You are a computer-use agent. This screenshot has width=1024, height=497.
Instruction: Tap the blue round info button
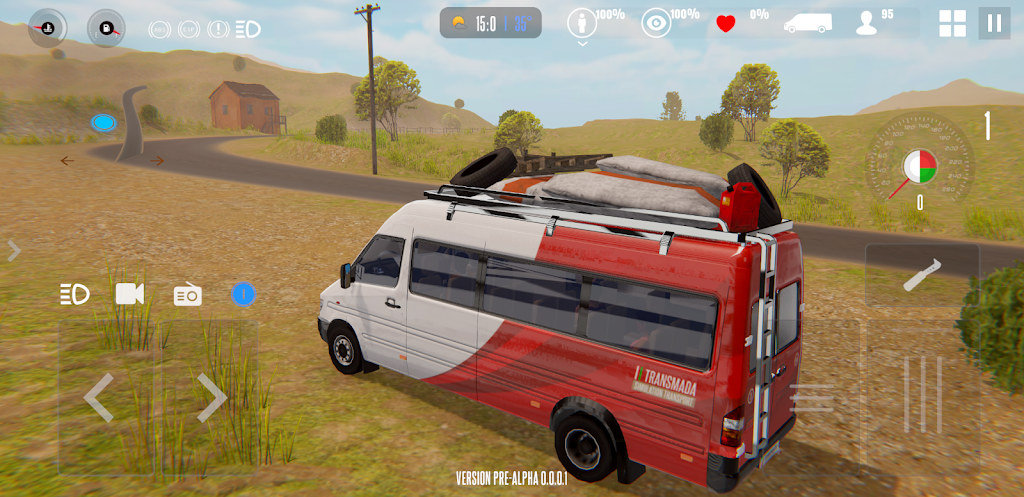(x=243, y=294)
